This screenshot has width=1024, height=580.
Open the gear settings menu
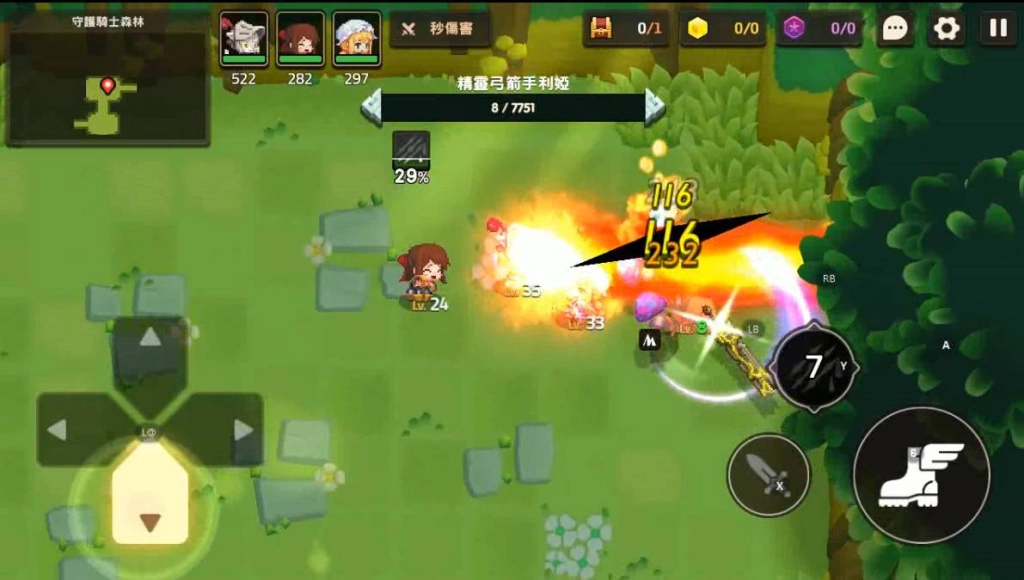[946, 29]
